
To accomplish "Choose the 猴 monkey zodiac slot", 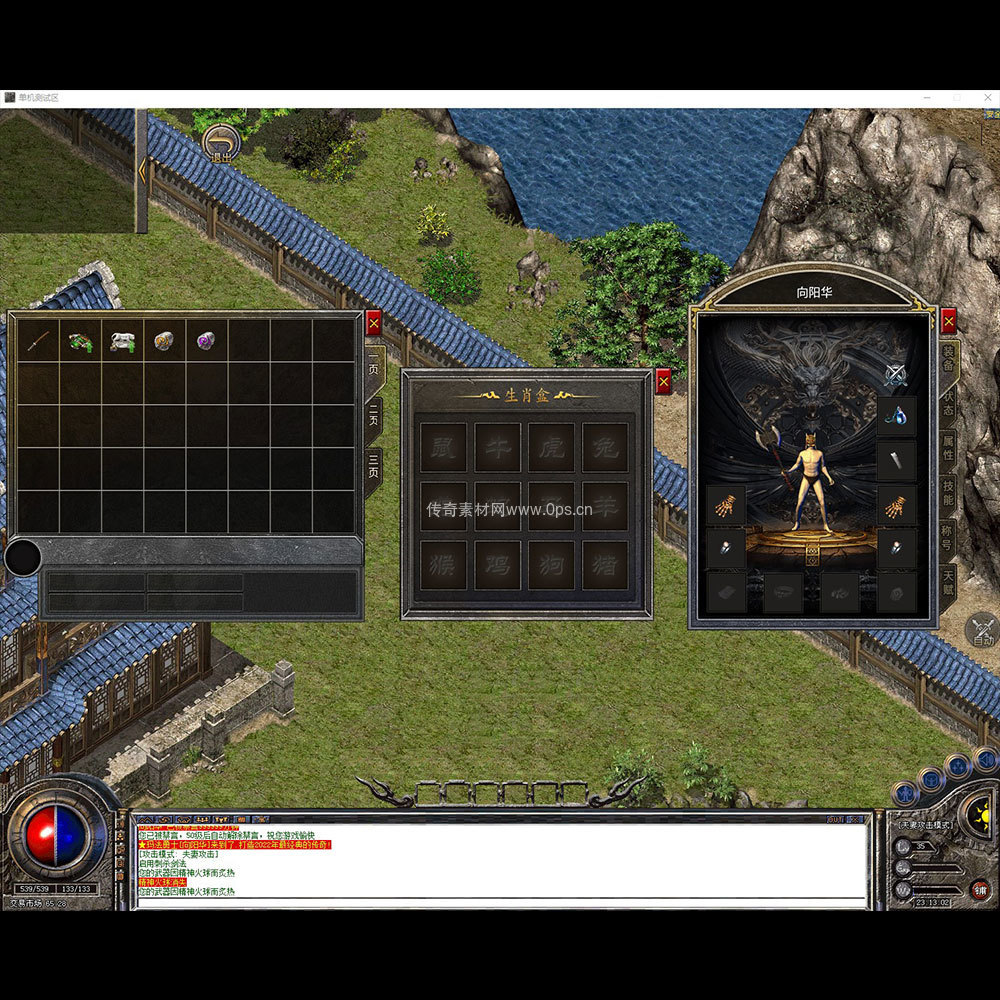I will click(x=442, y=565).
